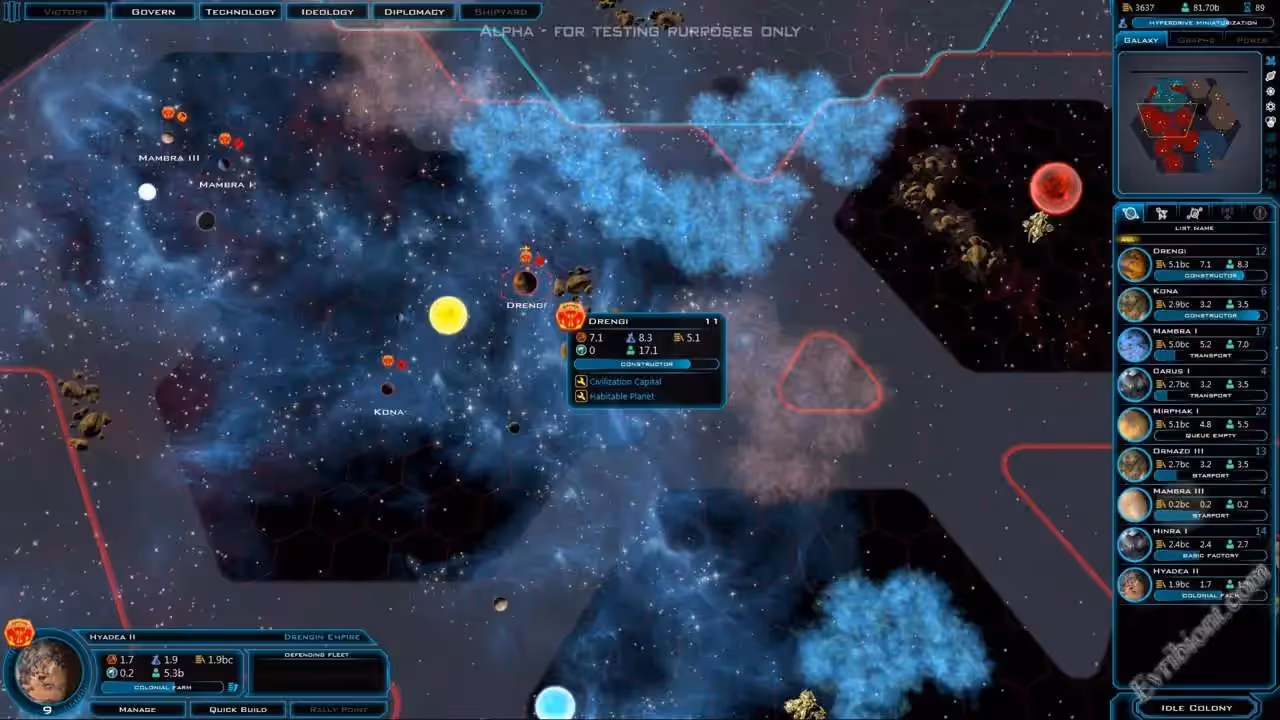Choose Mambra I from the colony list
The height and width of the screenshot is (720, 1280).
pyautogui.click(x=1192, y=344)
